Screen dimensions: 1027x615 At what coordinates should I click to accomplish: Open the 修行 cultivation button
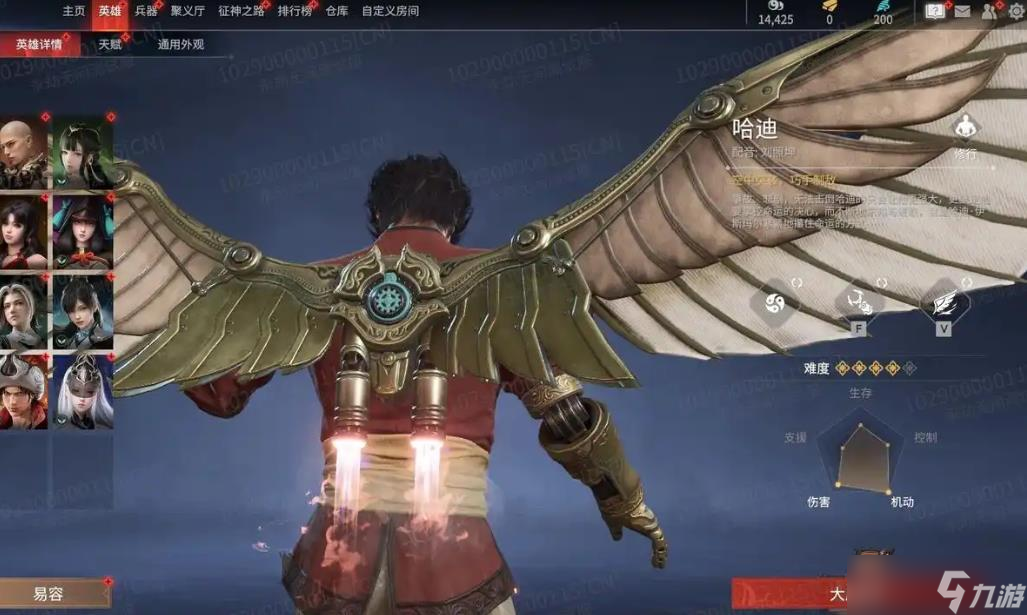[x=965, y=137]
